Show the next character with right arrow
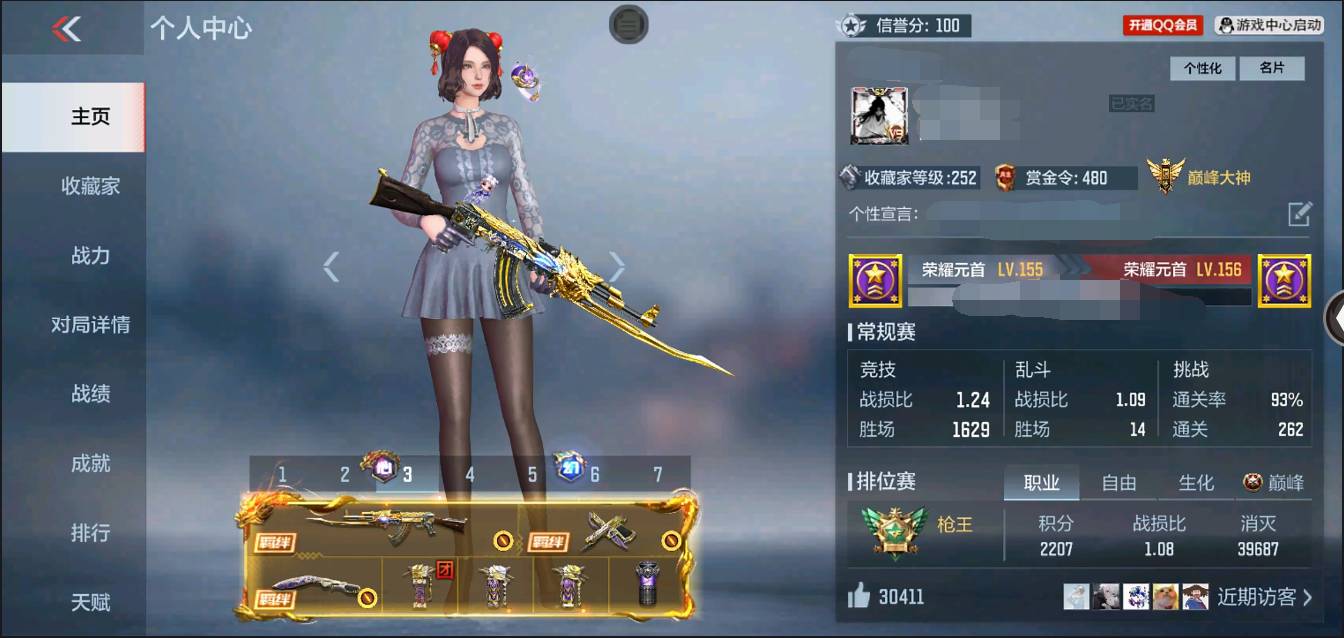 [617, 266]
